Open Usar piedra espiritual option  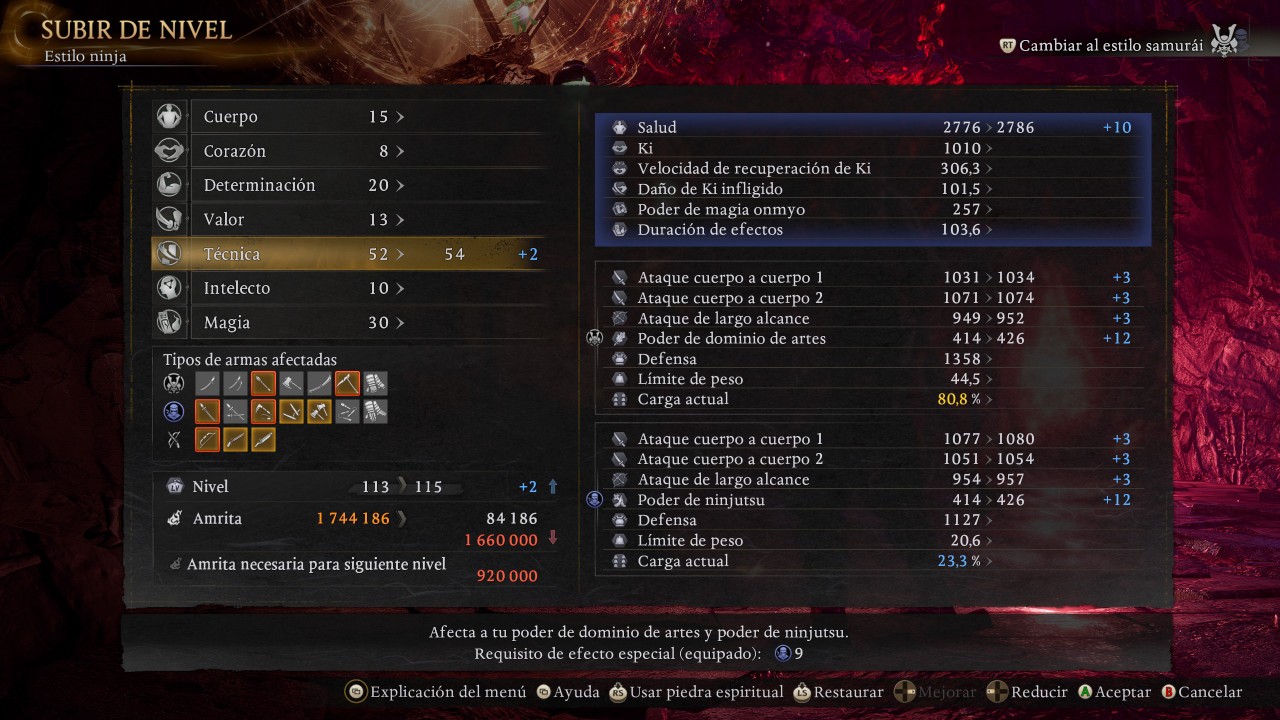(696, 692)
